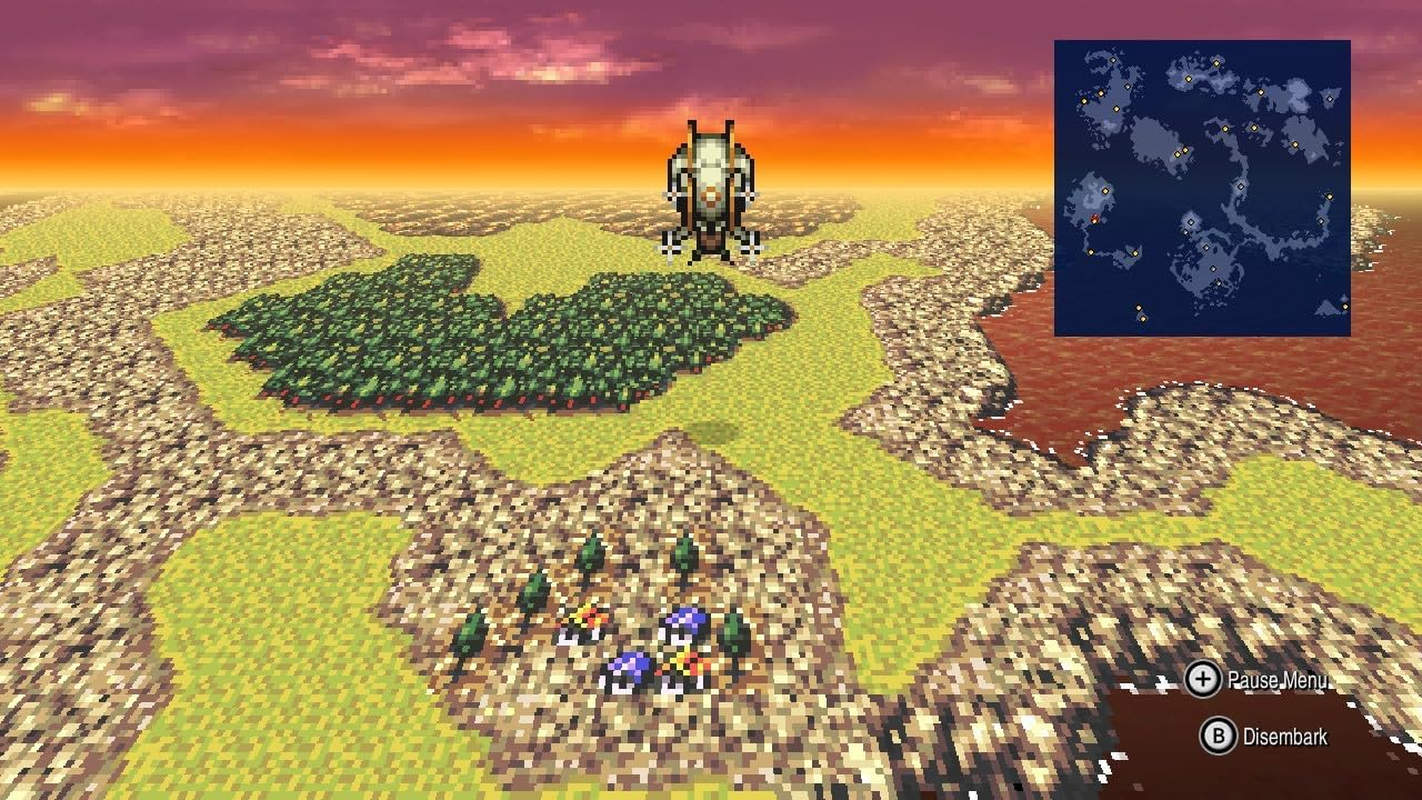Select the red flashing player marker on minimap

coord(1094,218)
